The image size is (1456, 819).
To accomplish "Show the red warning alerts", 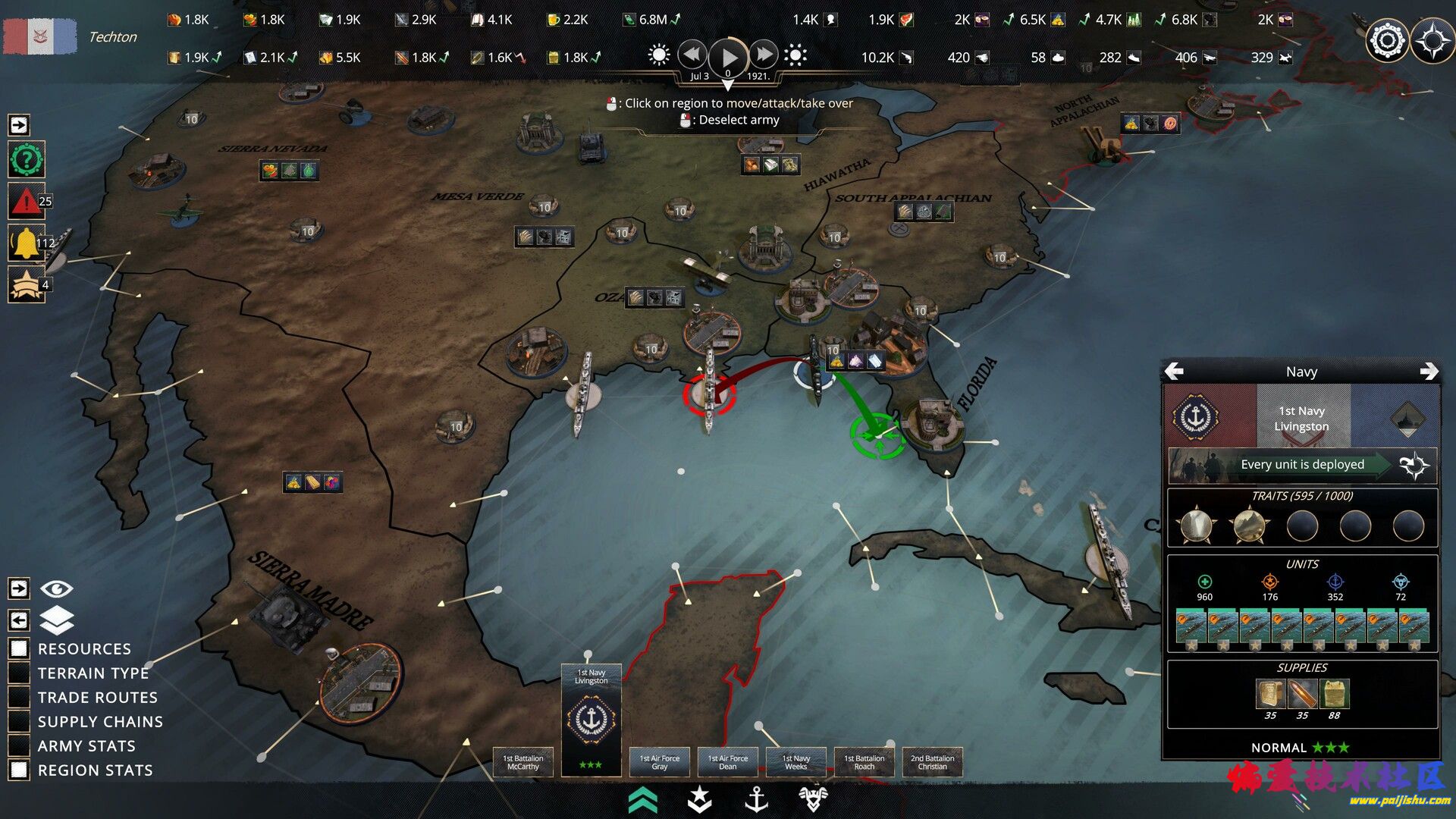I will tap(26, 202).
